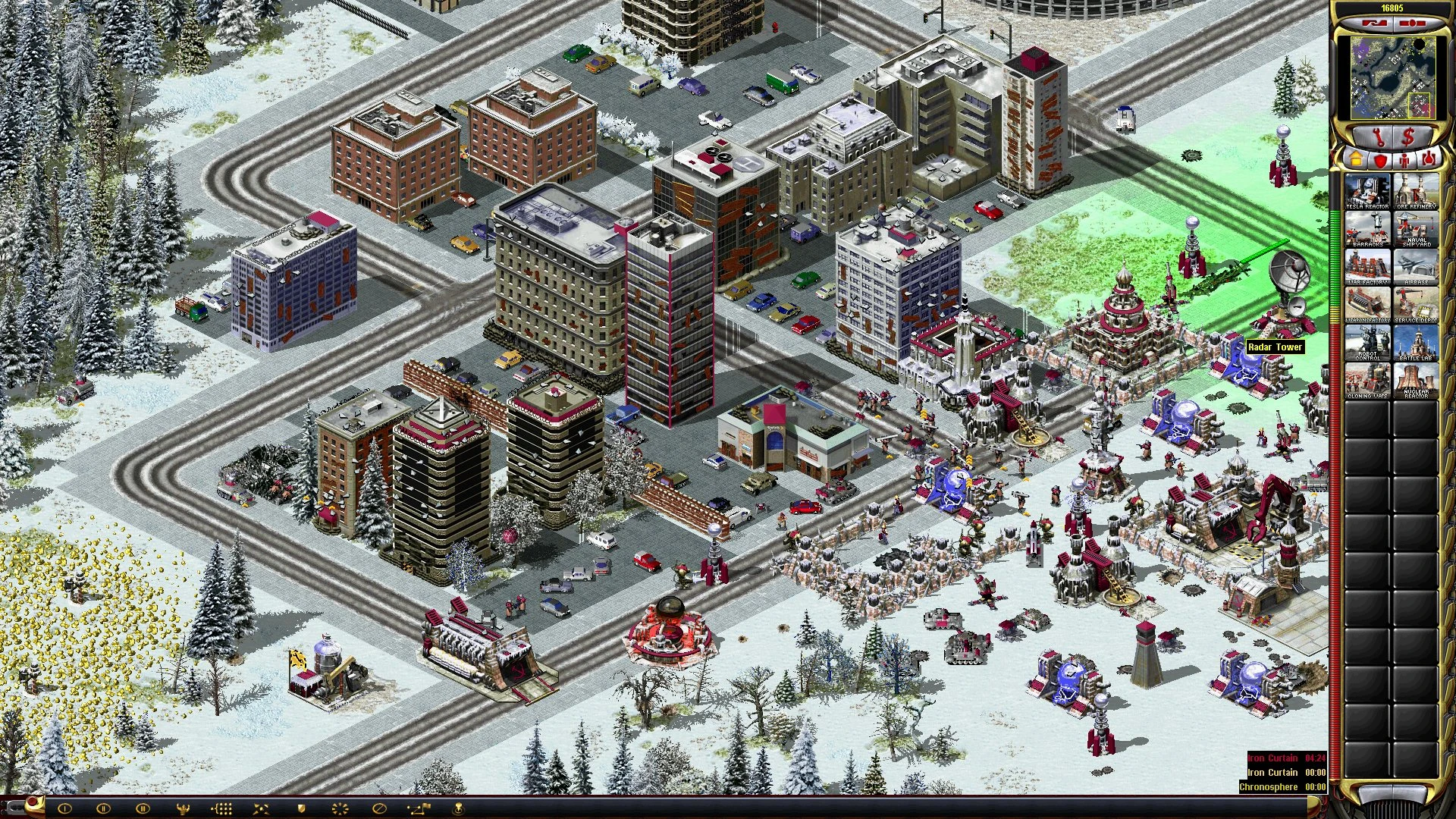The width and height of the screenshot is (1456, 819).
Task: Queue a Barracks from the sidebar
Action: pos(1367,229)
